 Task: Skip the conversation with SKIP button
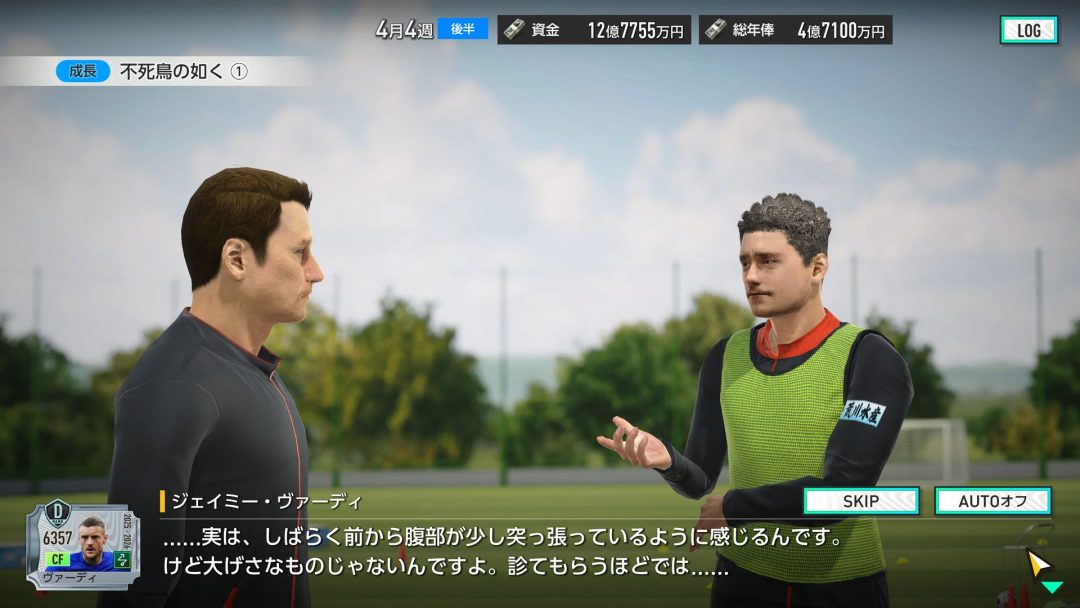click(861, 501)
